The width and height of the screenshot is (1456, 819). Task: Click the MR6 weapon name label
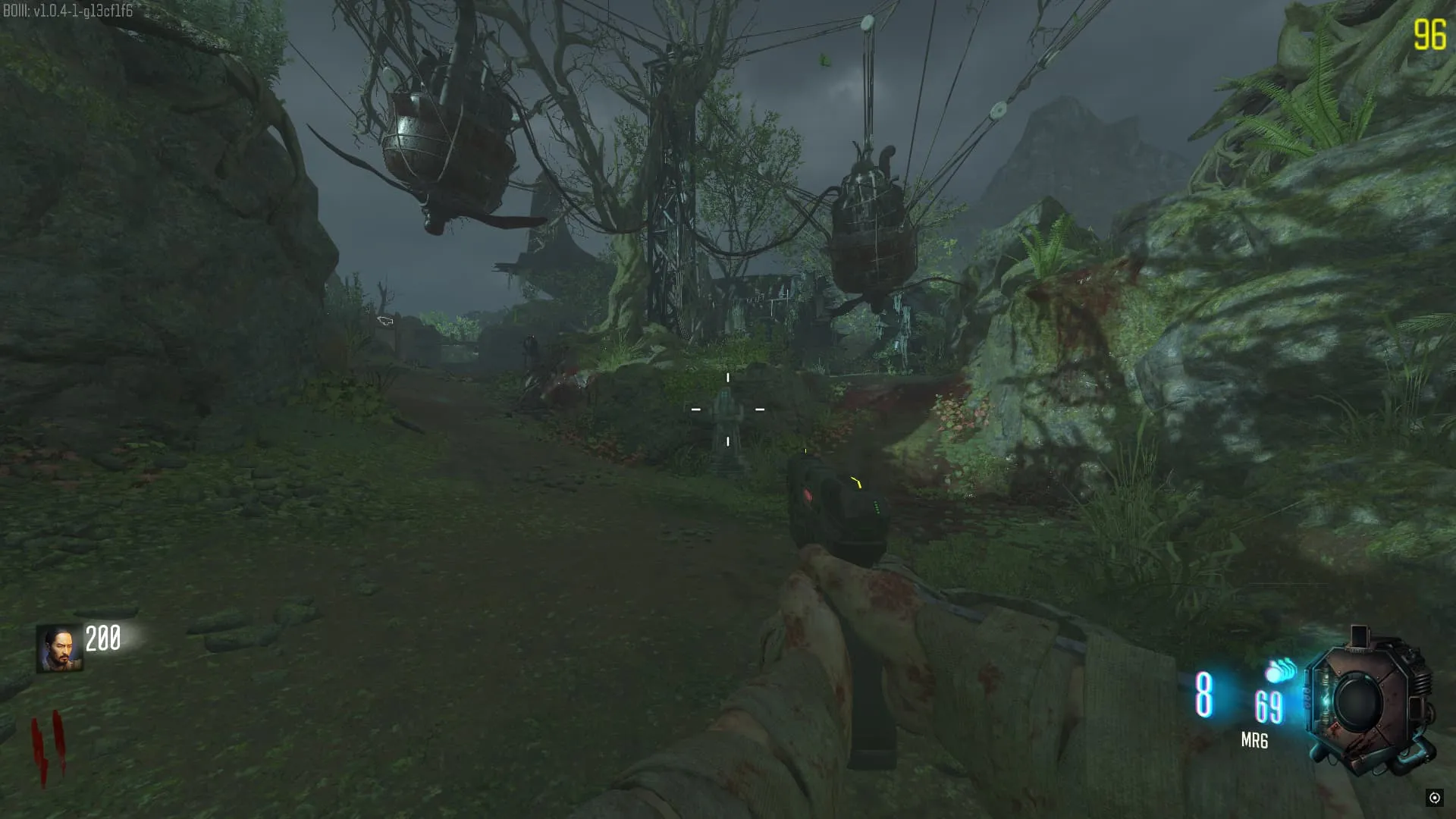(x=1254, y=741)
